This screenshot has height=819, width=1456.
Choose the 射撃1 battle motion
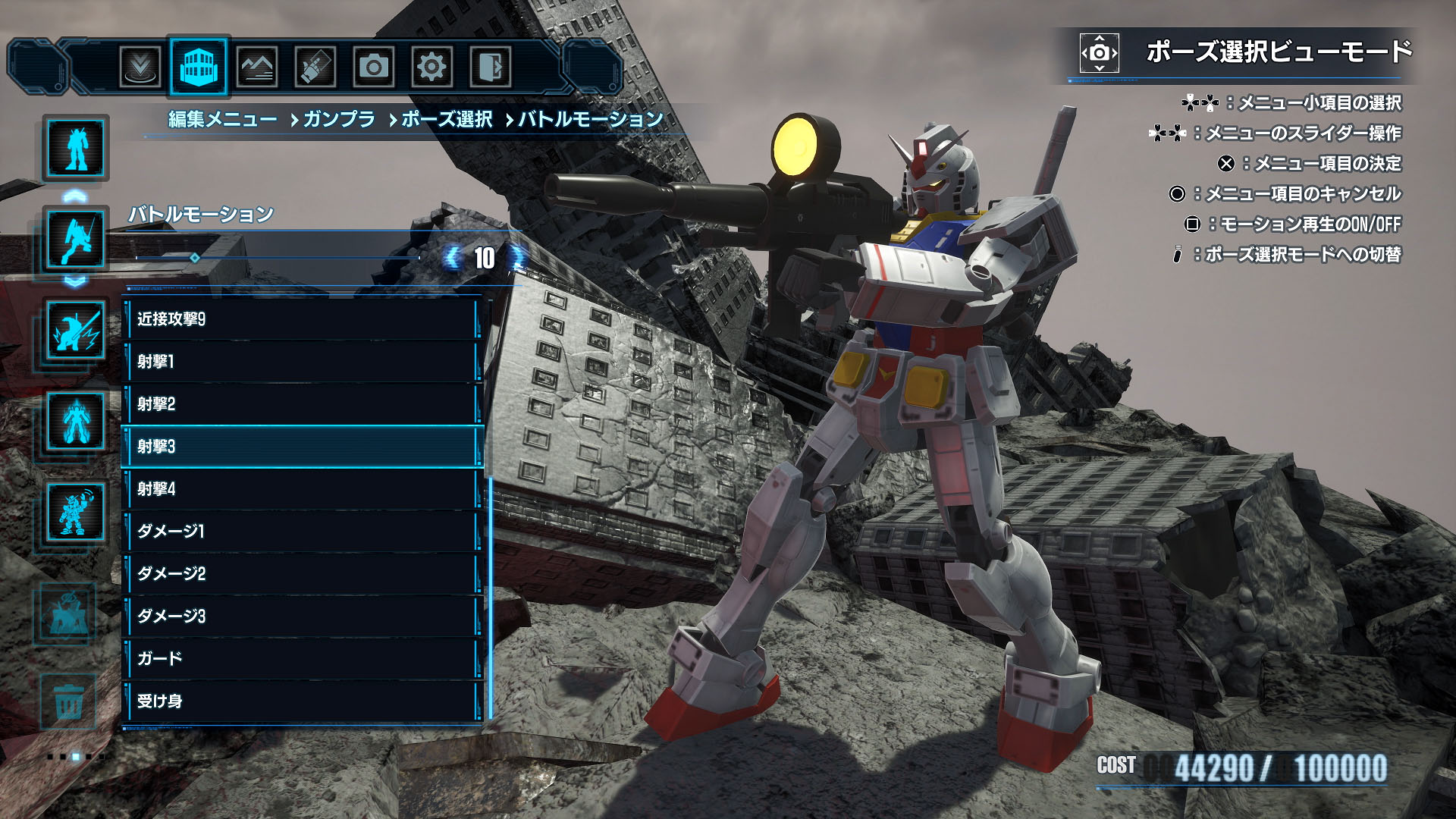tap(302, 362)
